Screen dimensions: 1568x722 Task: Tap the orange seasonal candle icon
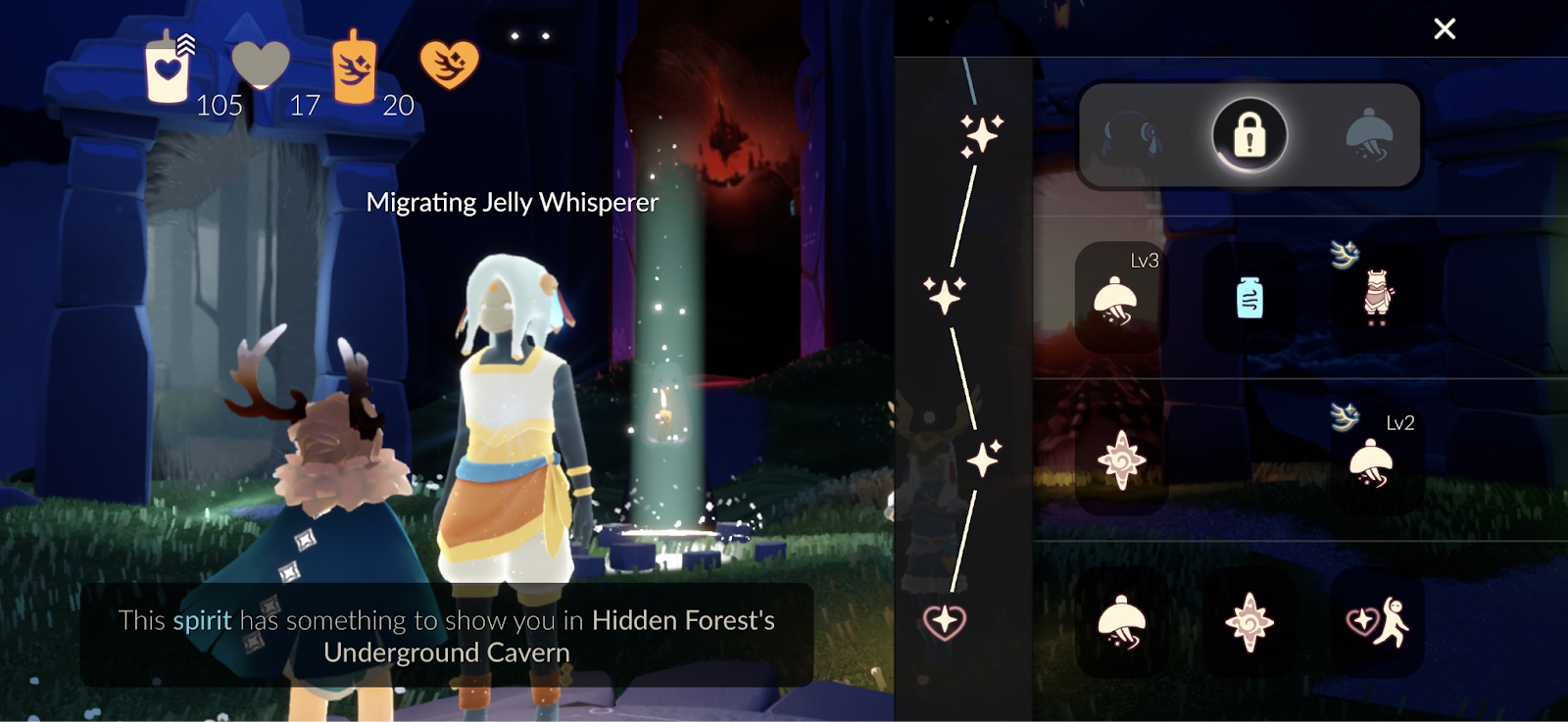click(x=354, y=69)
